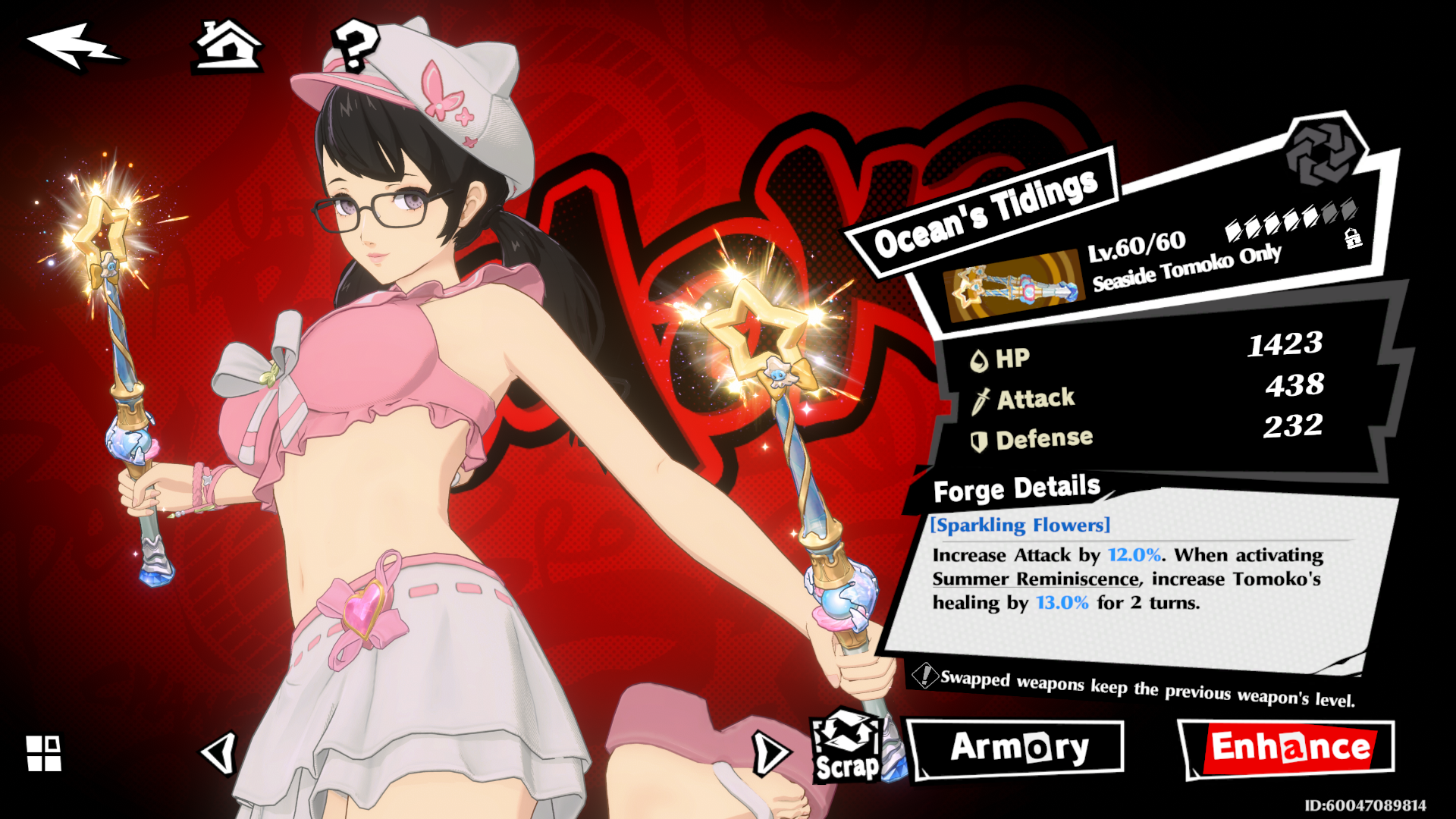Open the four-square grid menu
This screenshot has height=819, width=1456.
[x=44, y=753]
